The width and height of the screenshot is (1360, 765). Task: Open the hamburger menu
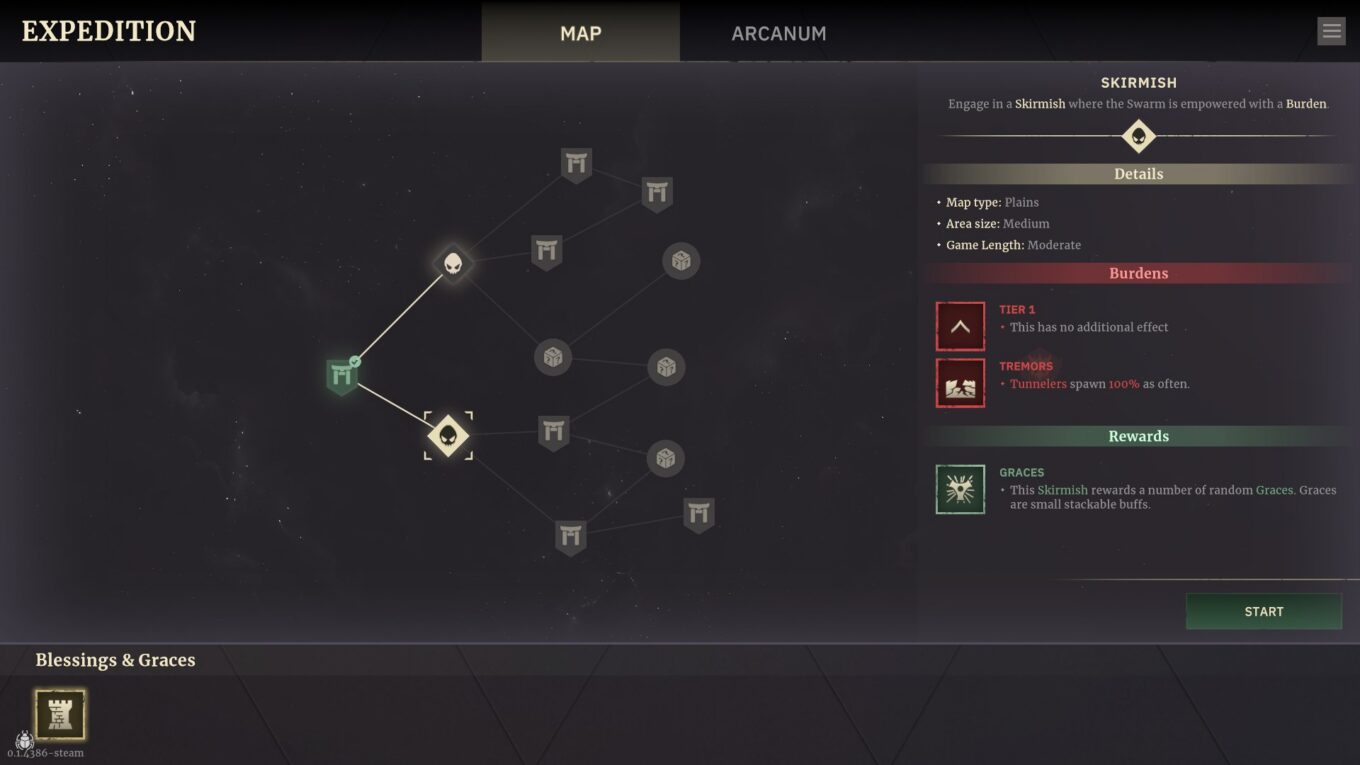click(x=1331, y=31)
